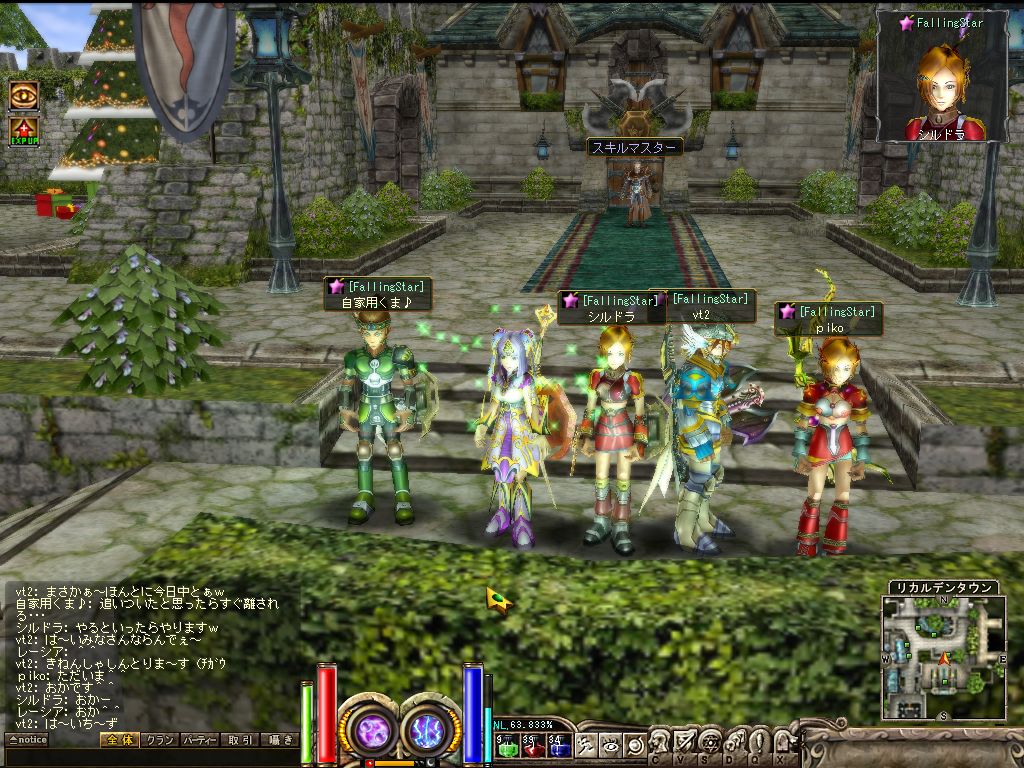Click the リカルデンタウン minimap
Screen dimensions: 1024x768
(x=943, y=657)
